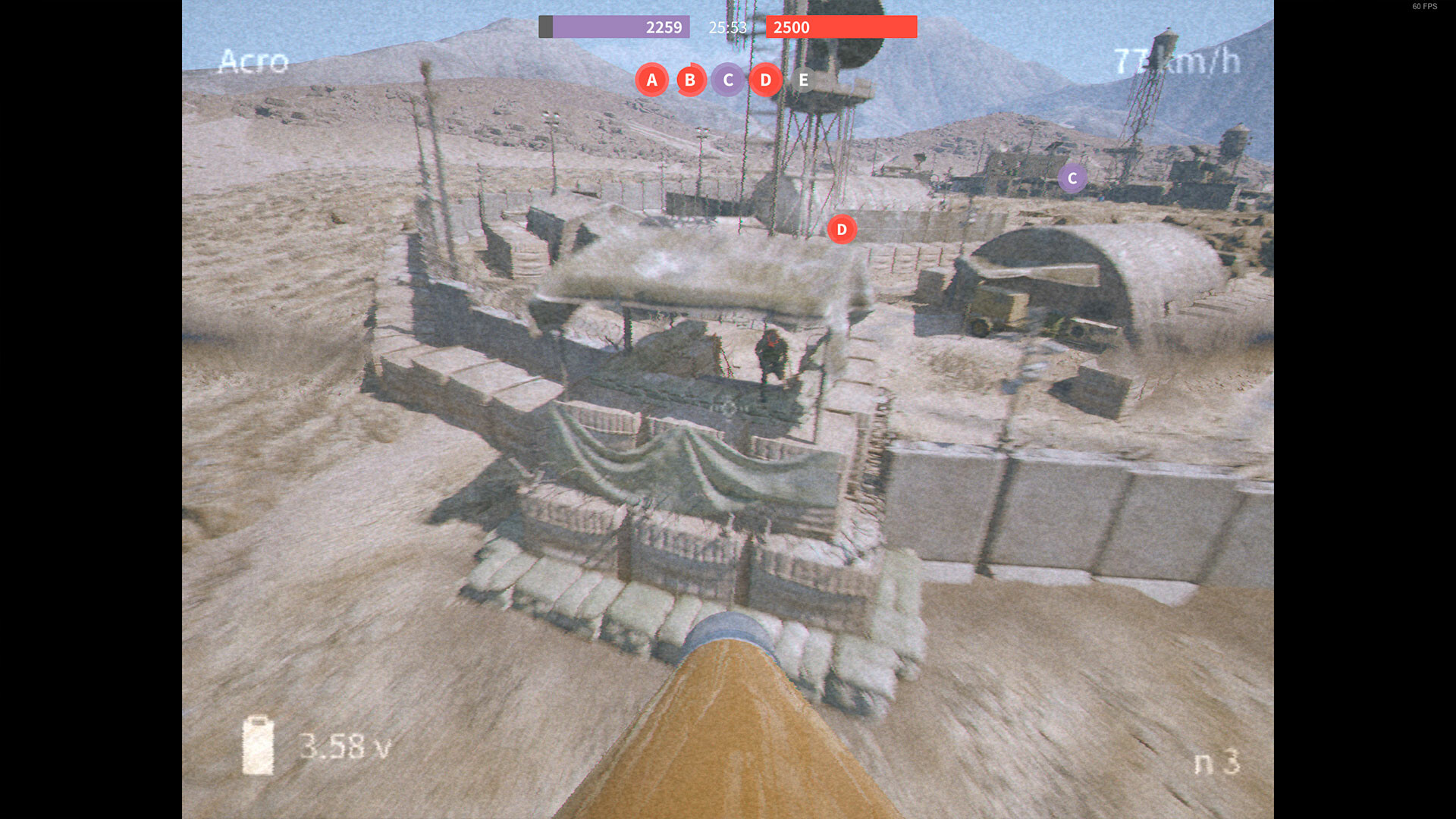This screenshot has width=1456, height=819.
Task: Select the red D marker in the top row
Action: tap(766, 80)
